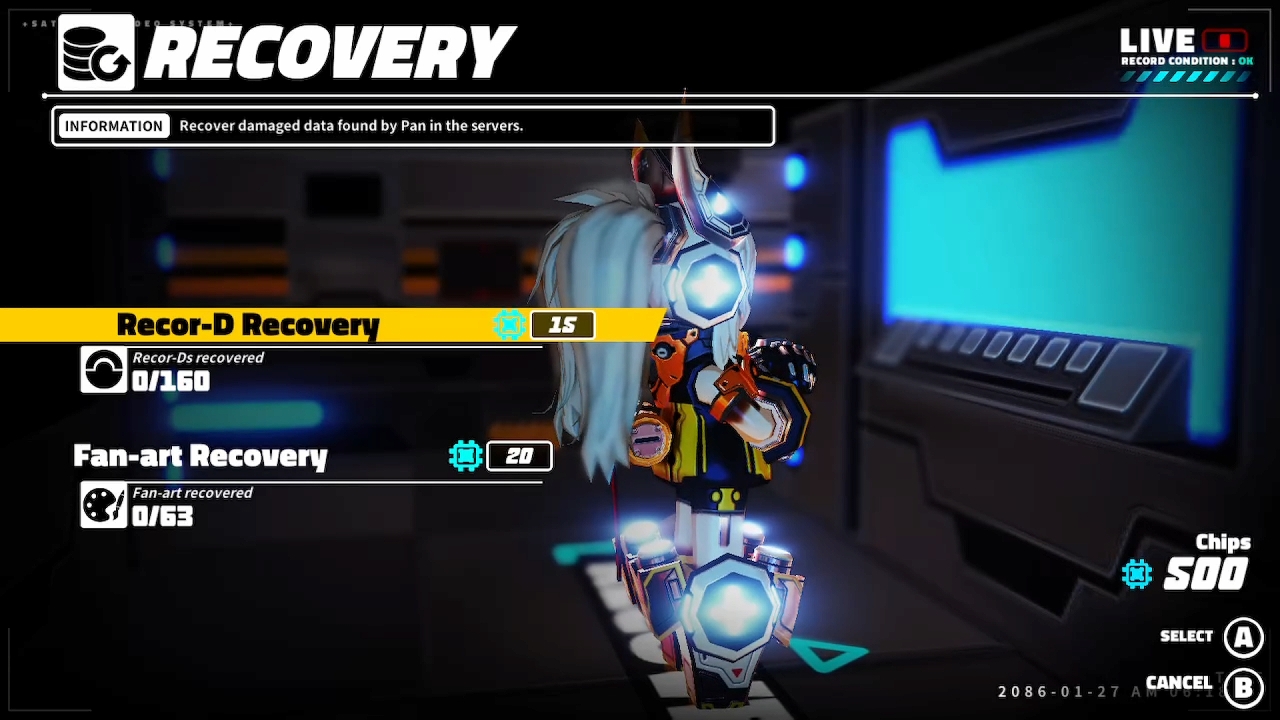Click the A button icon next to SELECT
This screenshot has height=720, width=1280.
[x=1243, y=637]
